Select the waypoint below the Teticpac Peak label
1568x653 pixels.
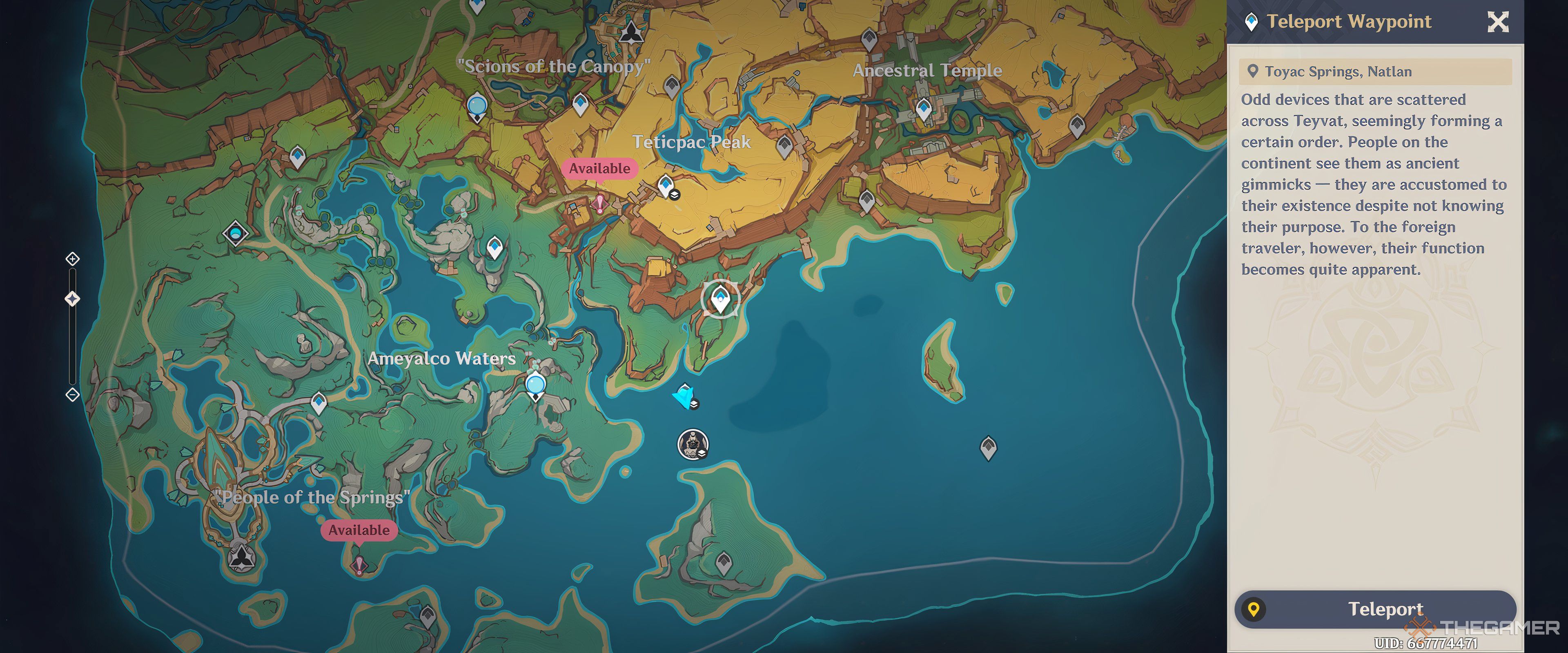[x=665, y=184]
